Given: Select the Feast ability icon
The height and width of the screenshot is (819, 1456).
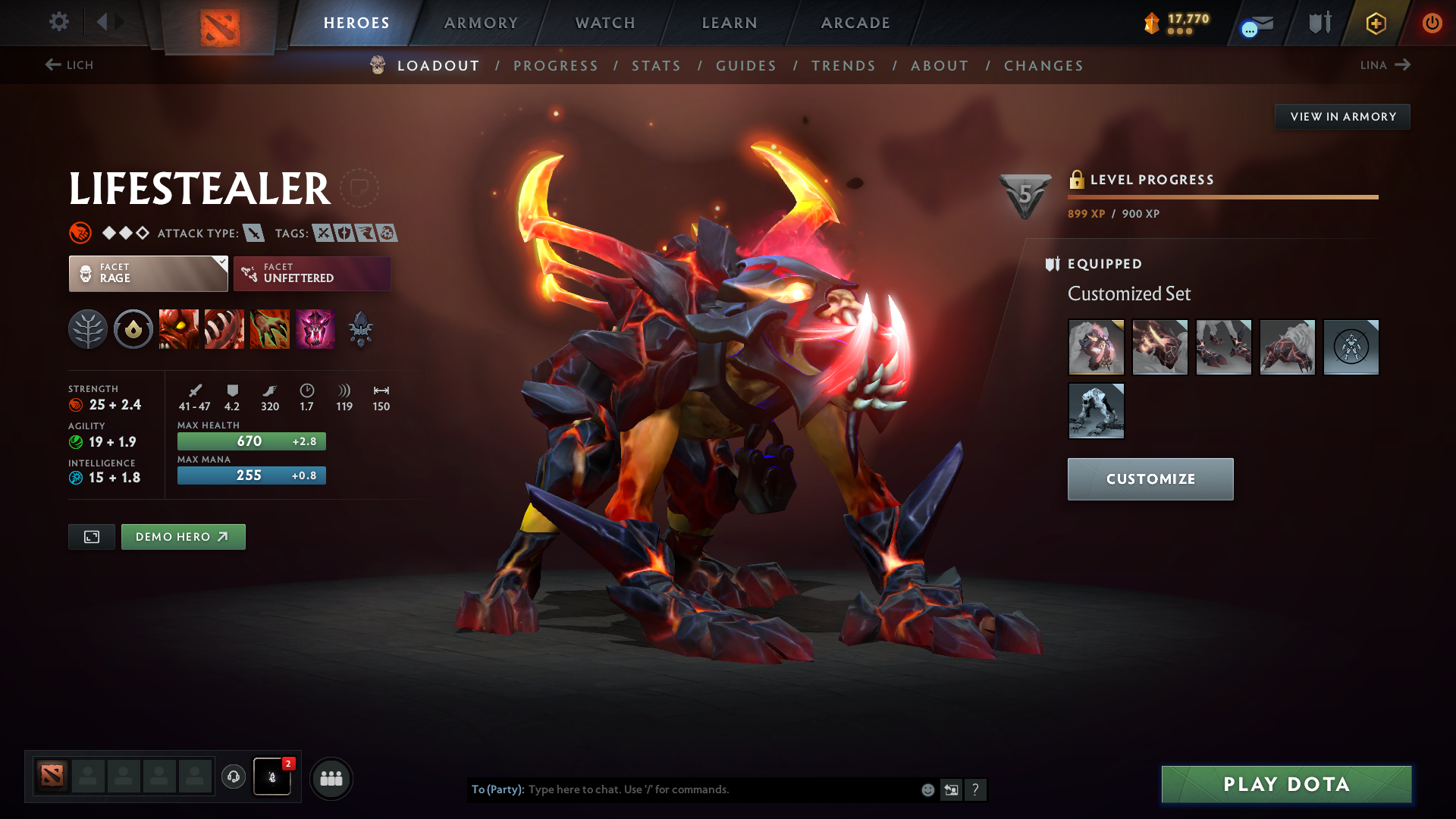Looking at the screenshot, I should click(224, 329).
